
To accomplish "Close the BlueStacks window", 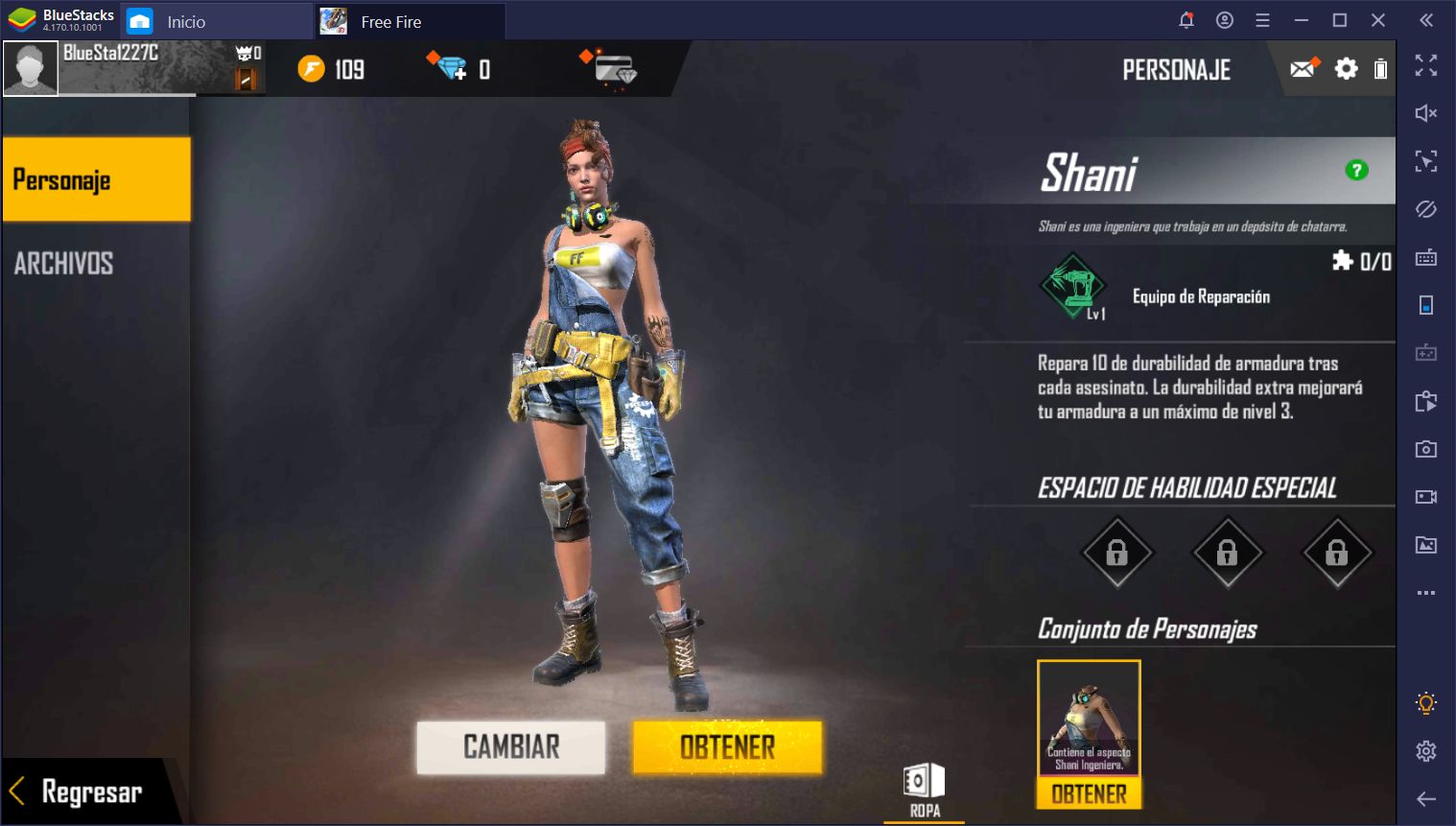I will click(1378, 20).
